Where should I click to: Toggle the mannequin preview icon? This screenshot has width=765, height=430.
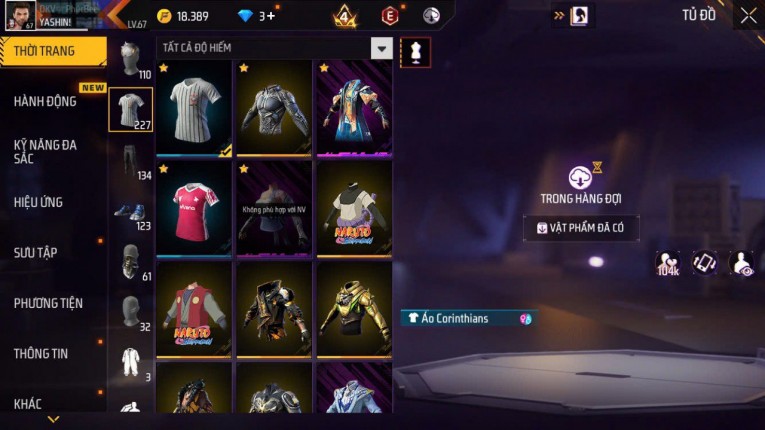415,52
